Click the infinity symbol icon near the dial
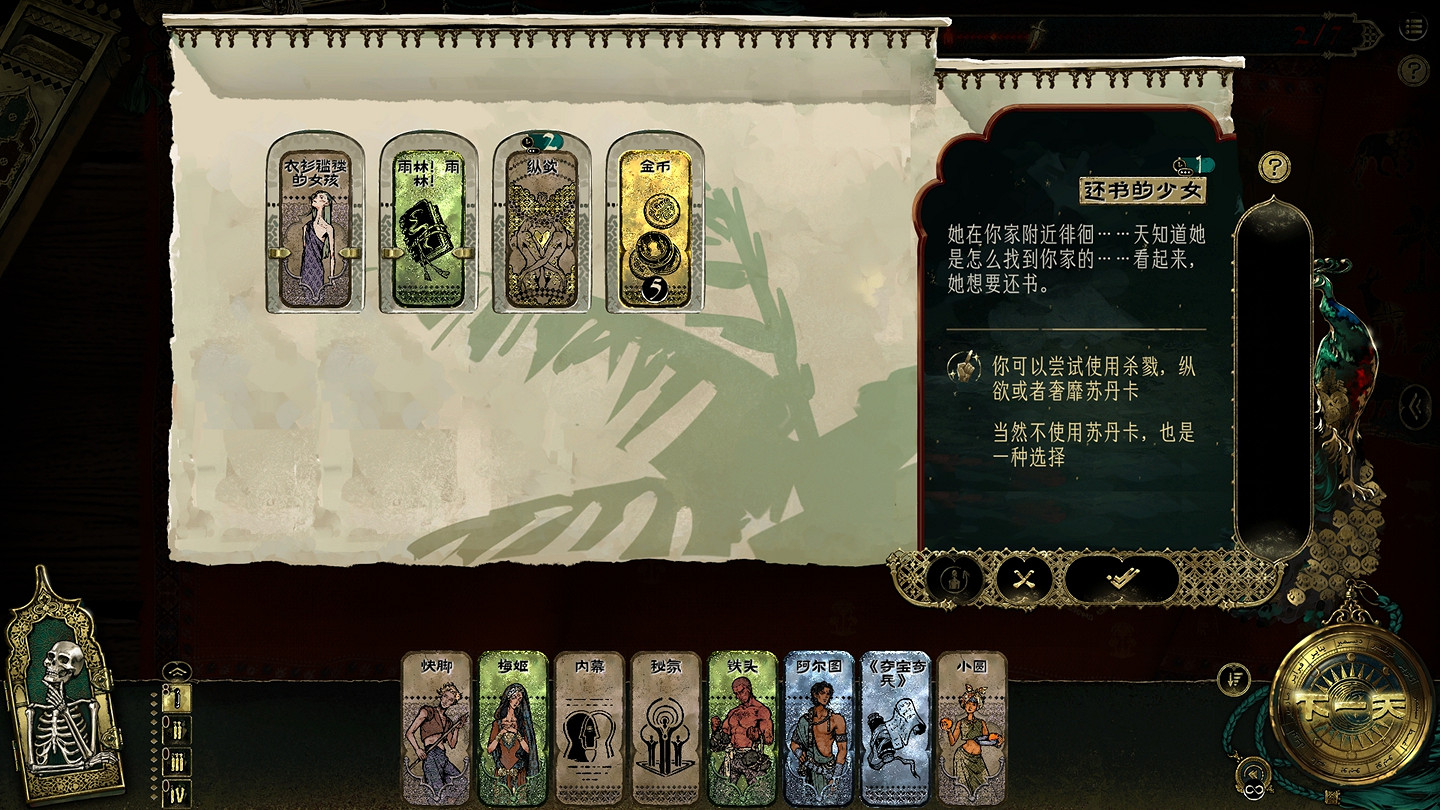This screenshot has width=1440, height=810. [x=1254, y=790]
